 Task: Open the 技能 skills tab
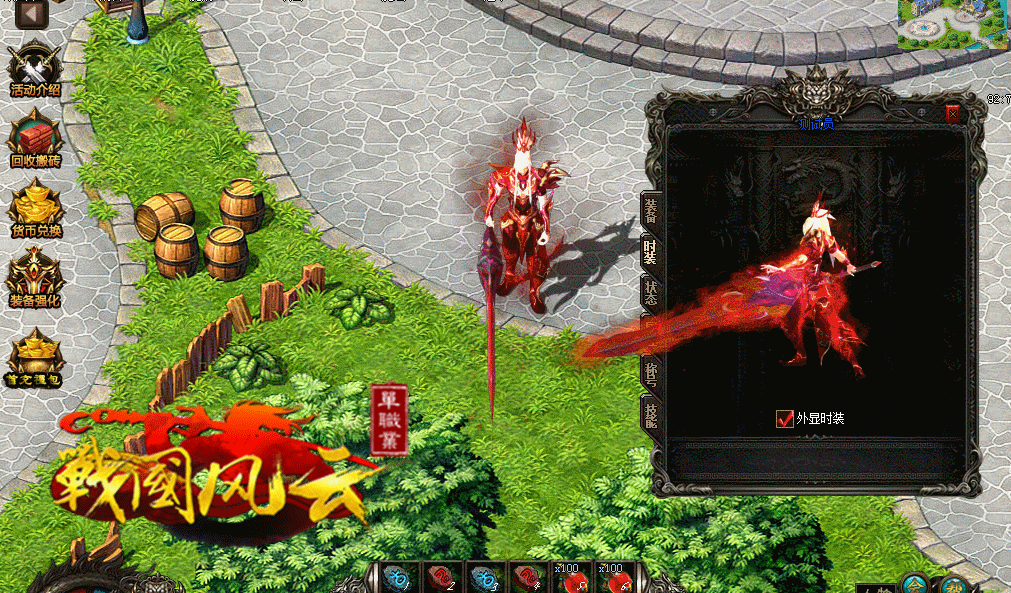click(x=651, y=412)
